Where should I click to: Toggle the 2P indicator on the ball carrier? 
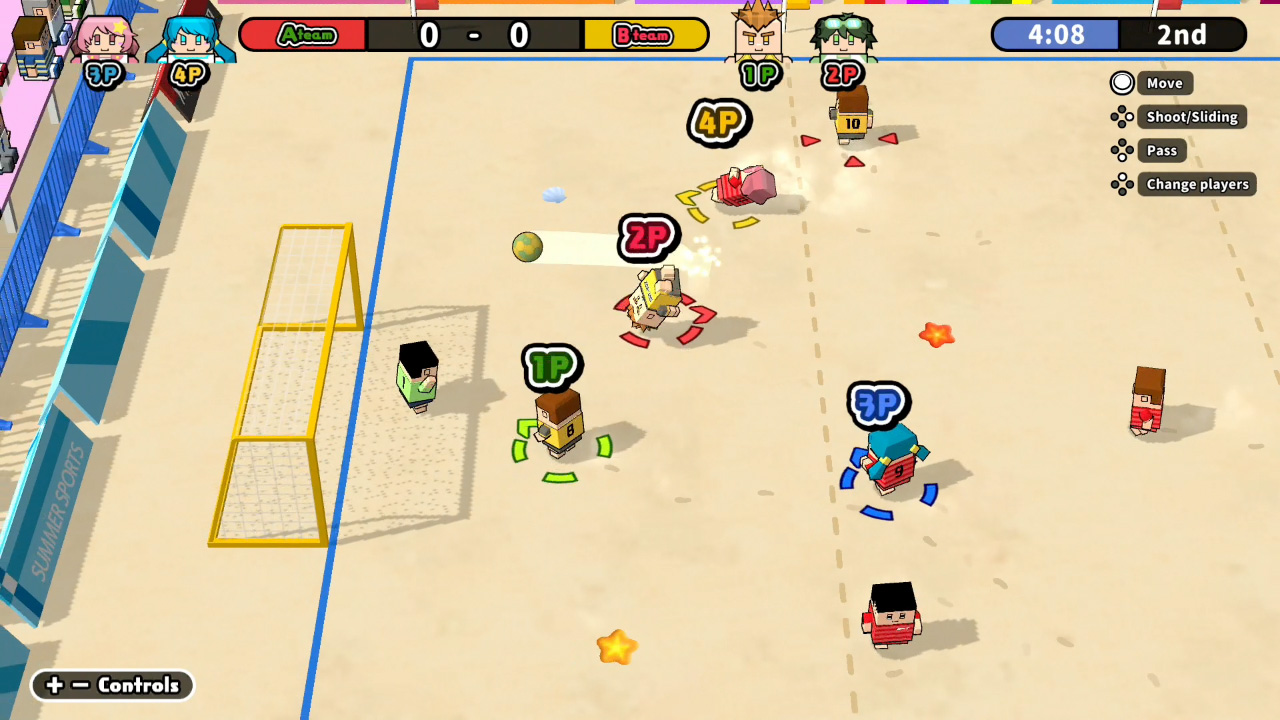(x=648, y=238)
